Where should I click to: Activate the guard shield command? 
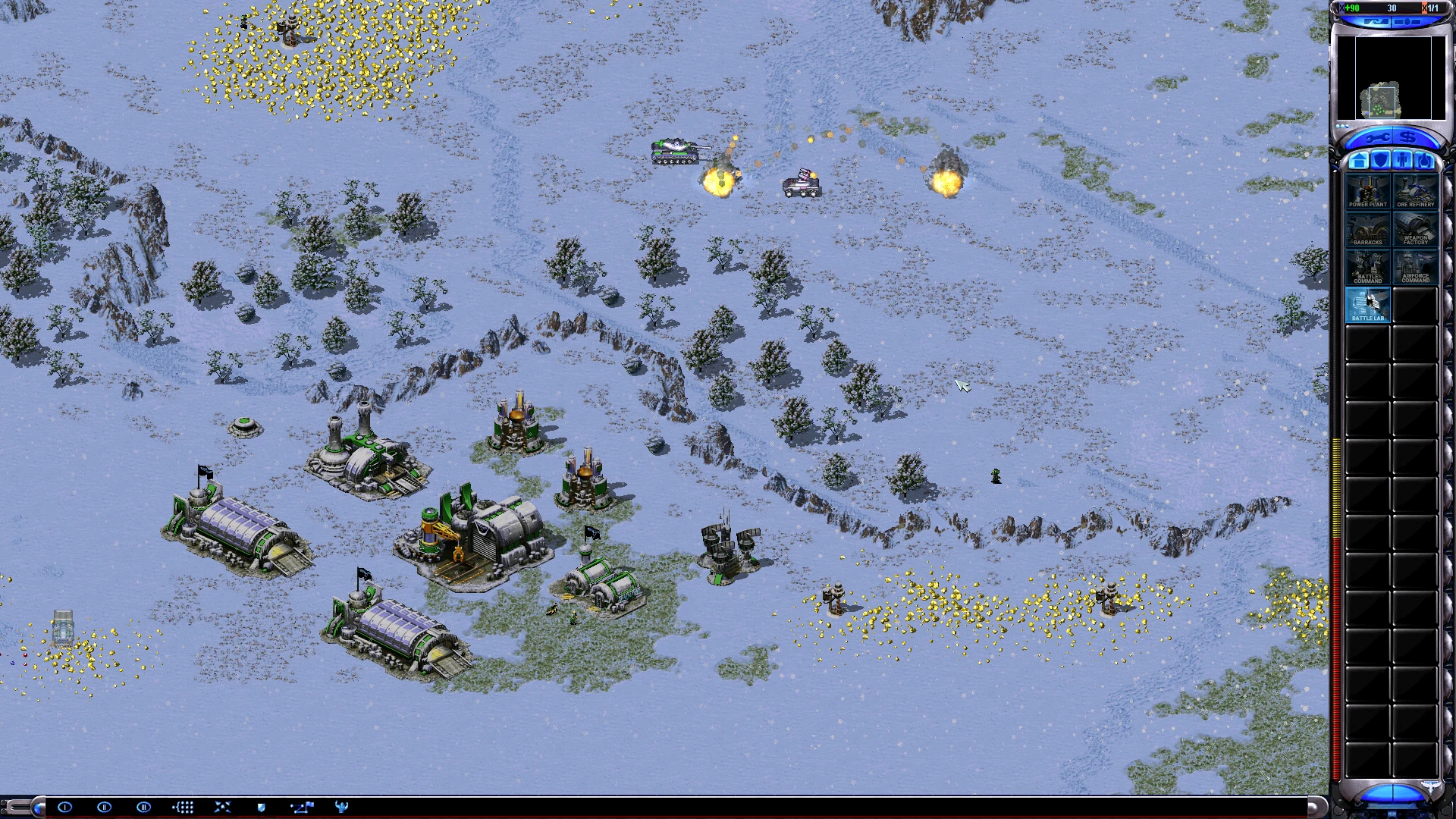click(262, 807)
